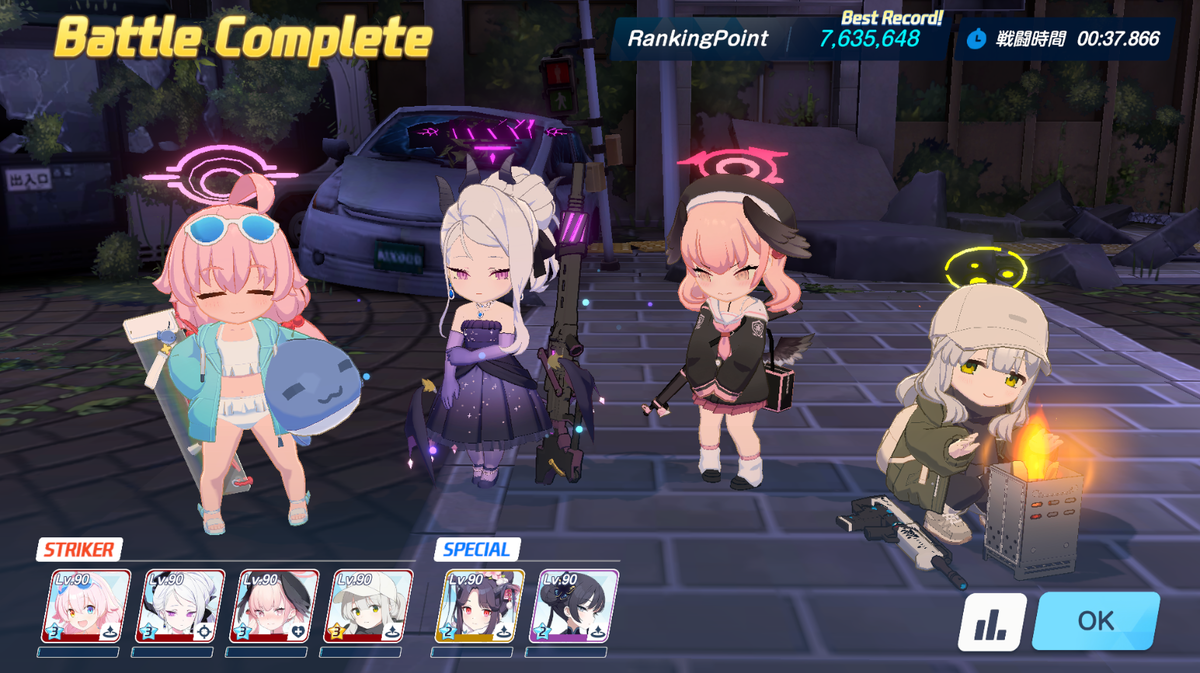
Task: Select the pink-haired sunglasses striker portrait
Action: [x=85, y=606]
